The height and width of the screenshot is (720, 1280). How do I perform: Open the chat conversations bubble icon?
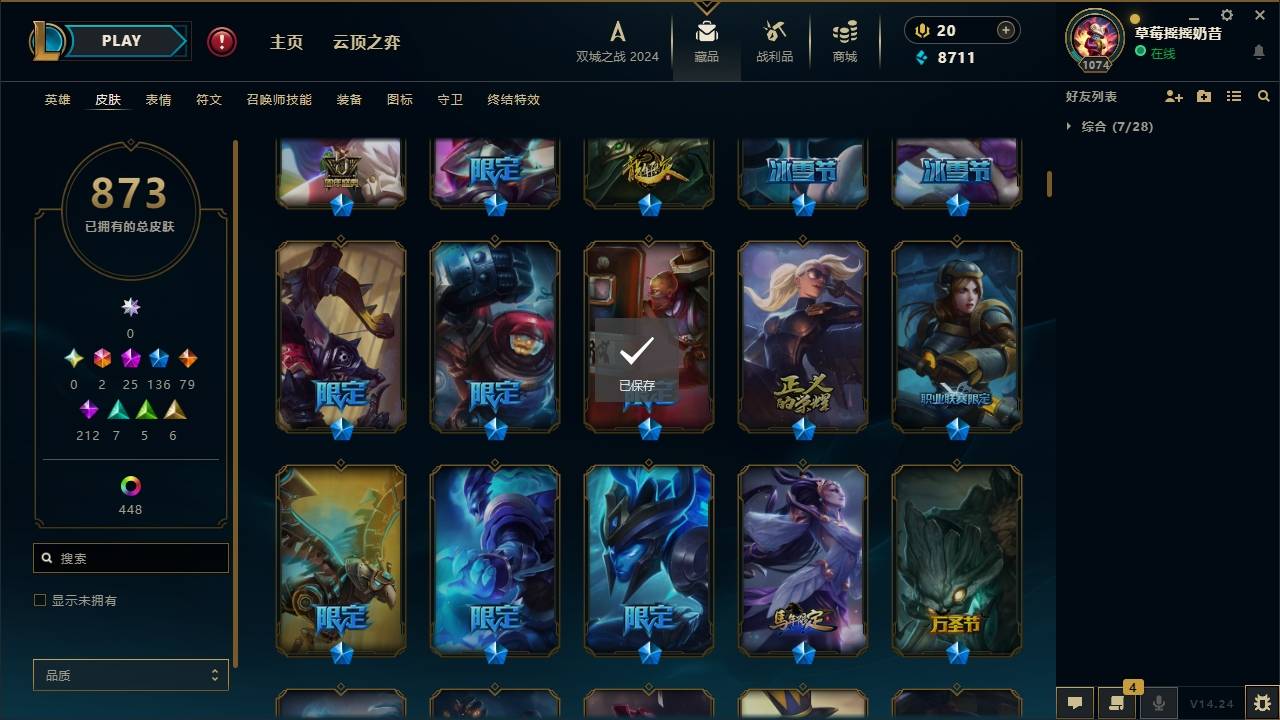click(x=1073, y=703)
